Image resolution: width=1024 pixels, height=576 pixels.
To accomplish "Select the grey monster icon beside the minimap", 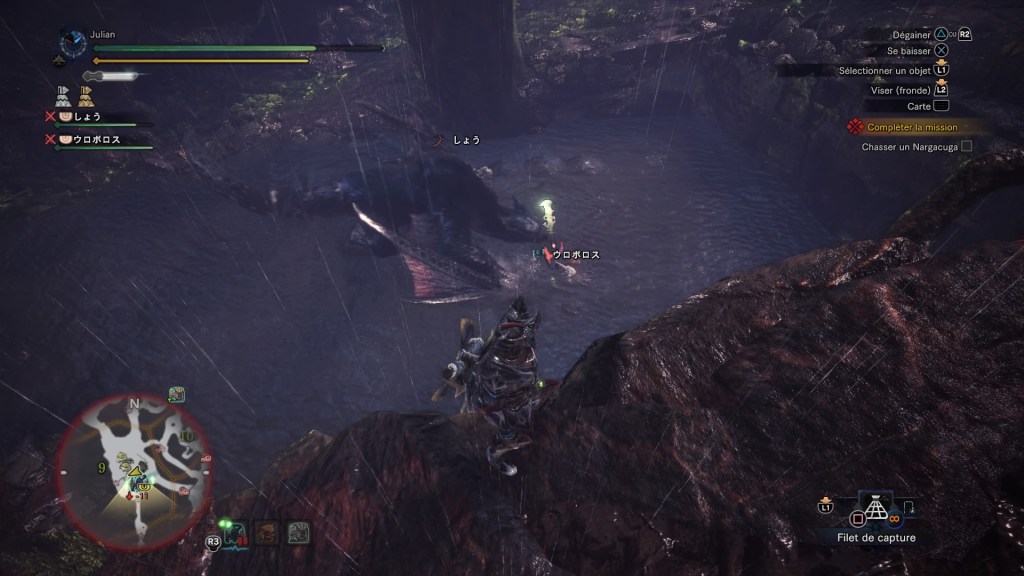I will pos(298,532).
